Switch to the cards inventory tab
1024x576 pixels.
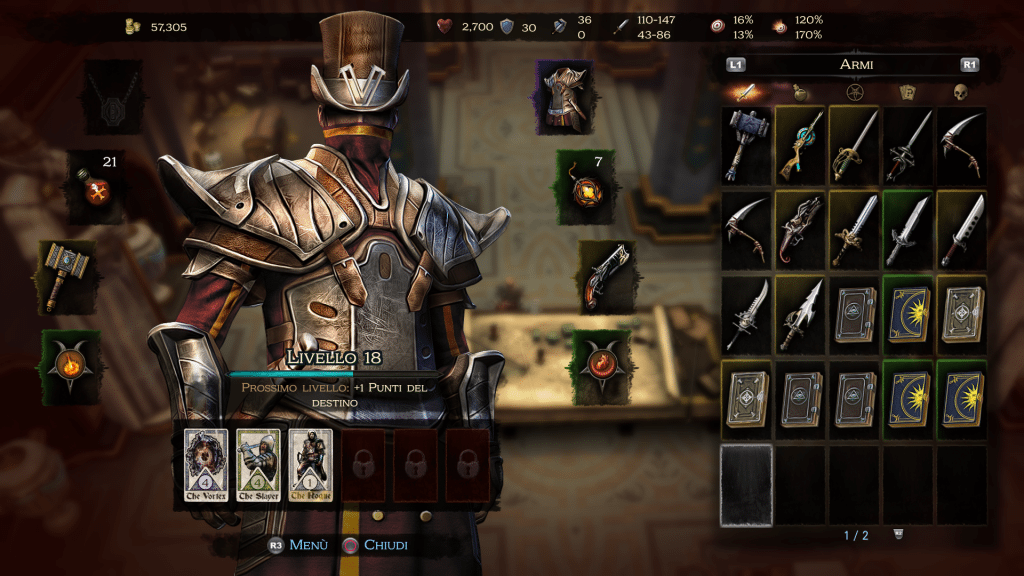(907, 93)
